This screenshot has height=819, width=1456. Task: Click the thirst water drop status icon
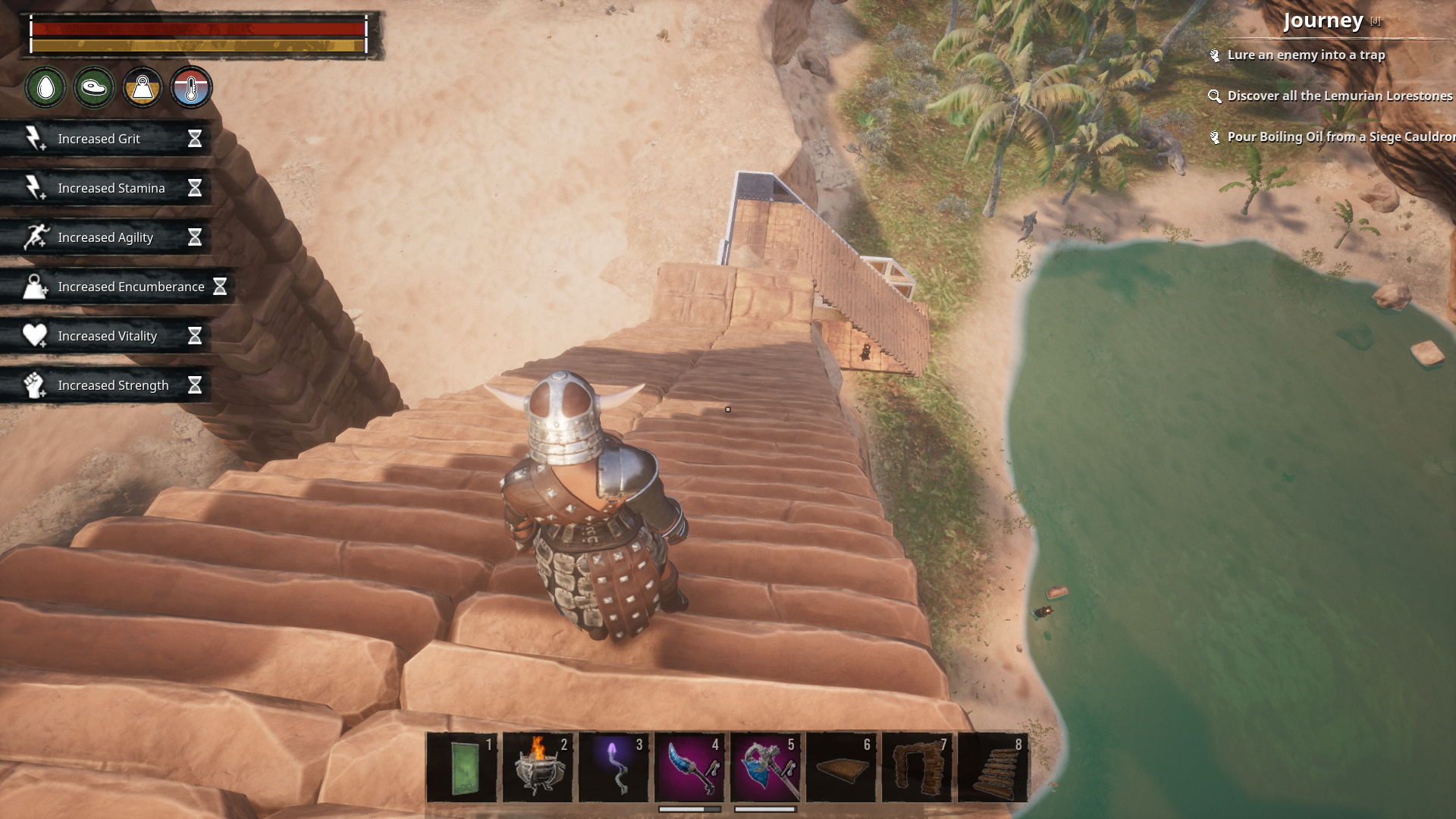[x=46, y=88]
